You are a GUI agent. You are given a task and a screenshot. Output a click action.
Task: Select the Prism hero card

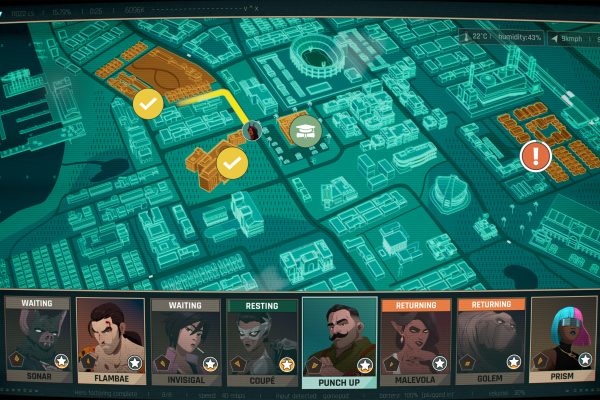[x=564, y=340]
